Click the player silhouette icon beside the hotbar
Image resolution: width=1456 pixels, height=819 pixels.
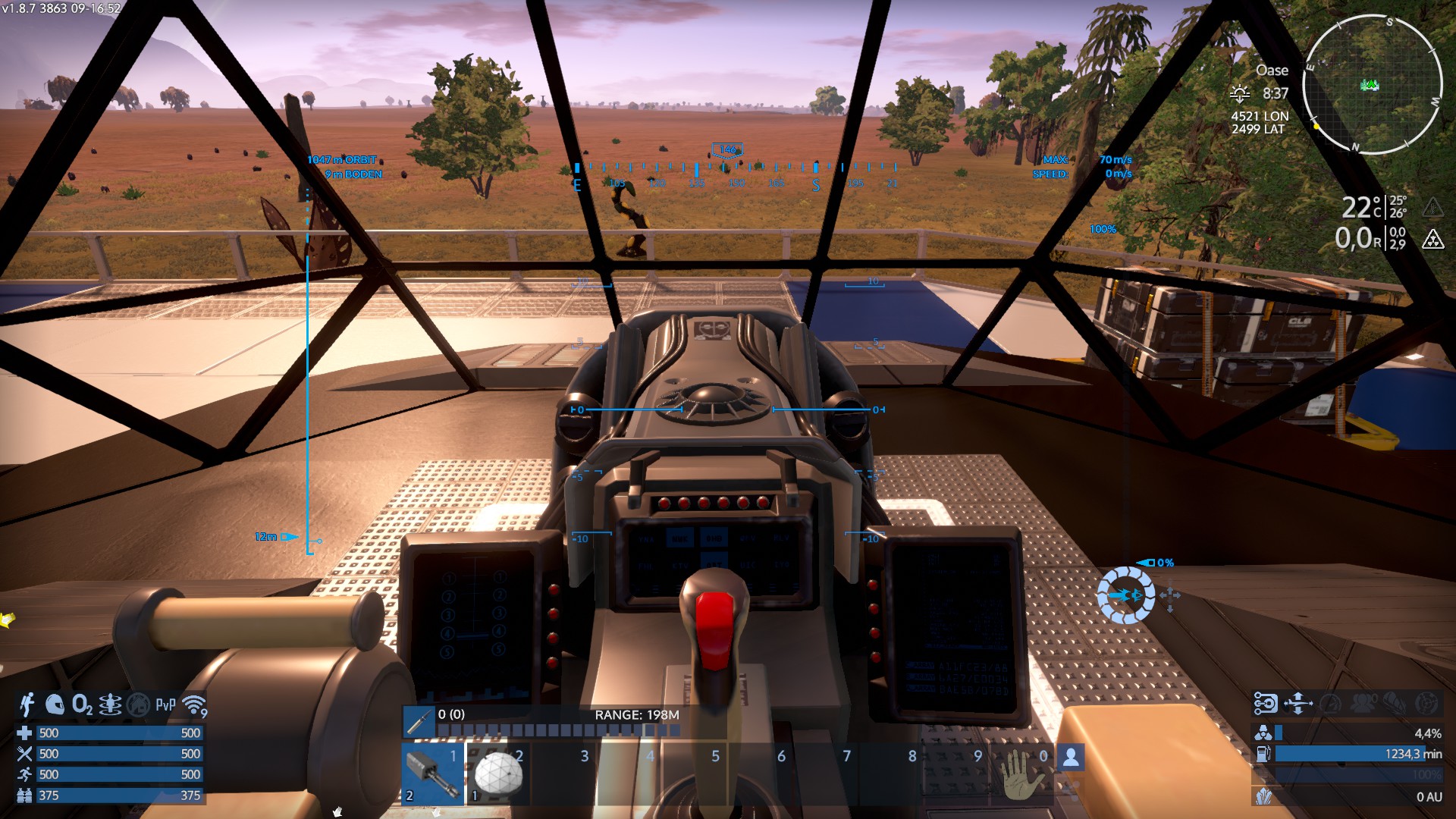click(x=1071, y=757)
